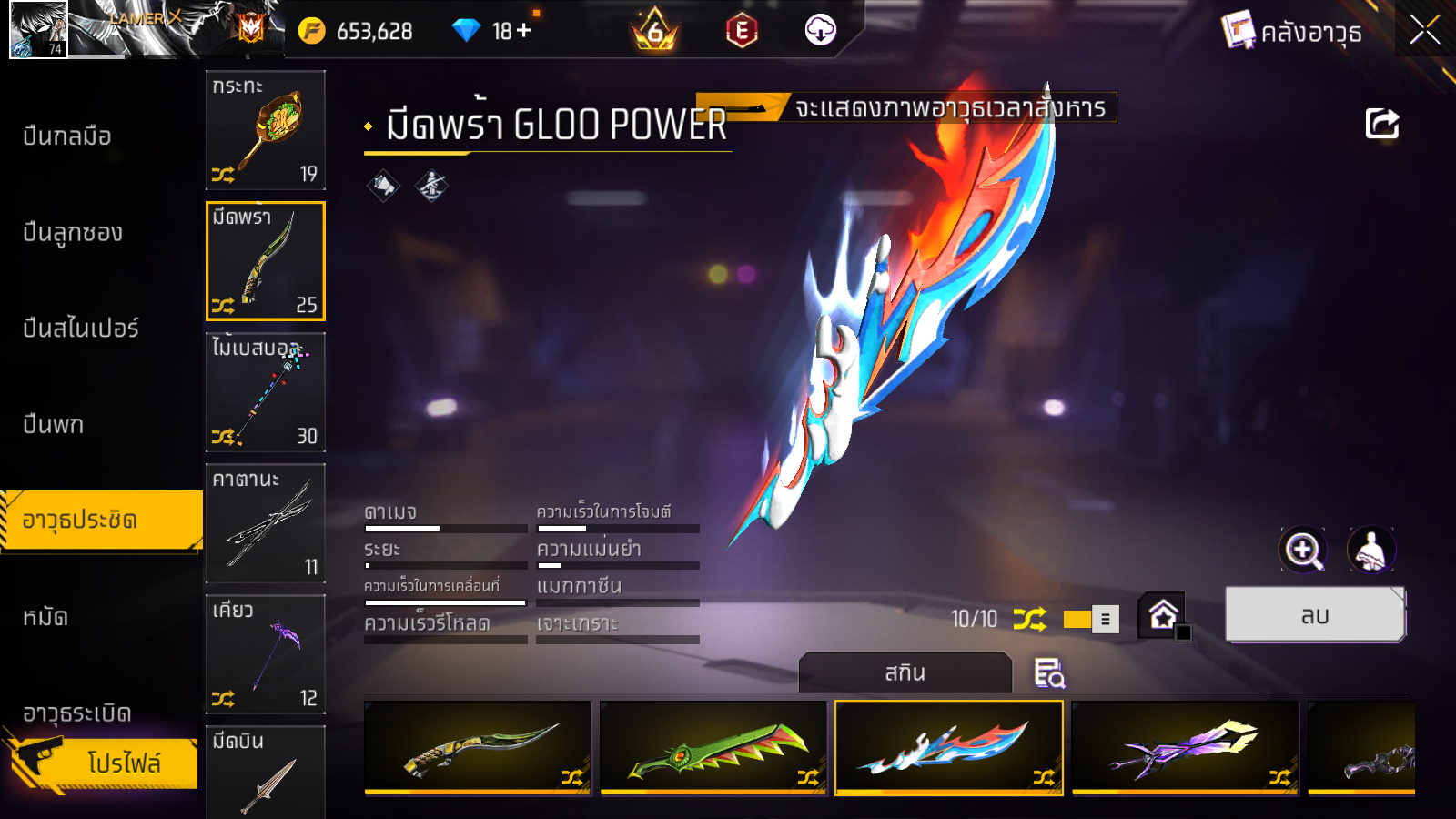This screenshot has width=1456, height=819.
Task: Open the คลังอาวุธ collection
Action: [x=1292, y=32]
